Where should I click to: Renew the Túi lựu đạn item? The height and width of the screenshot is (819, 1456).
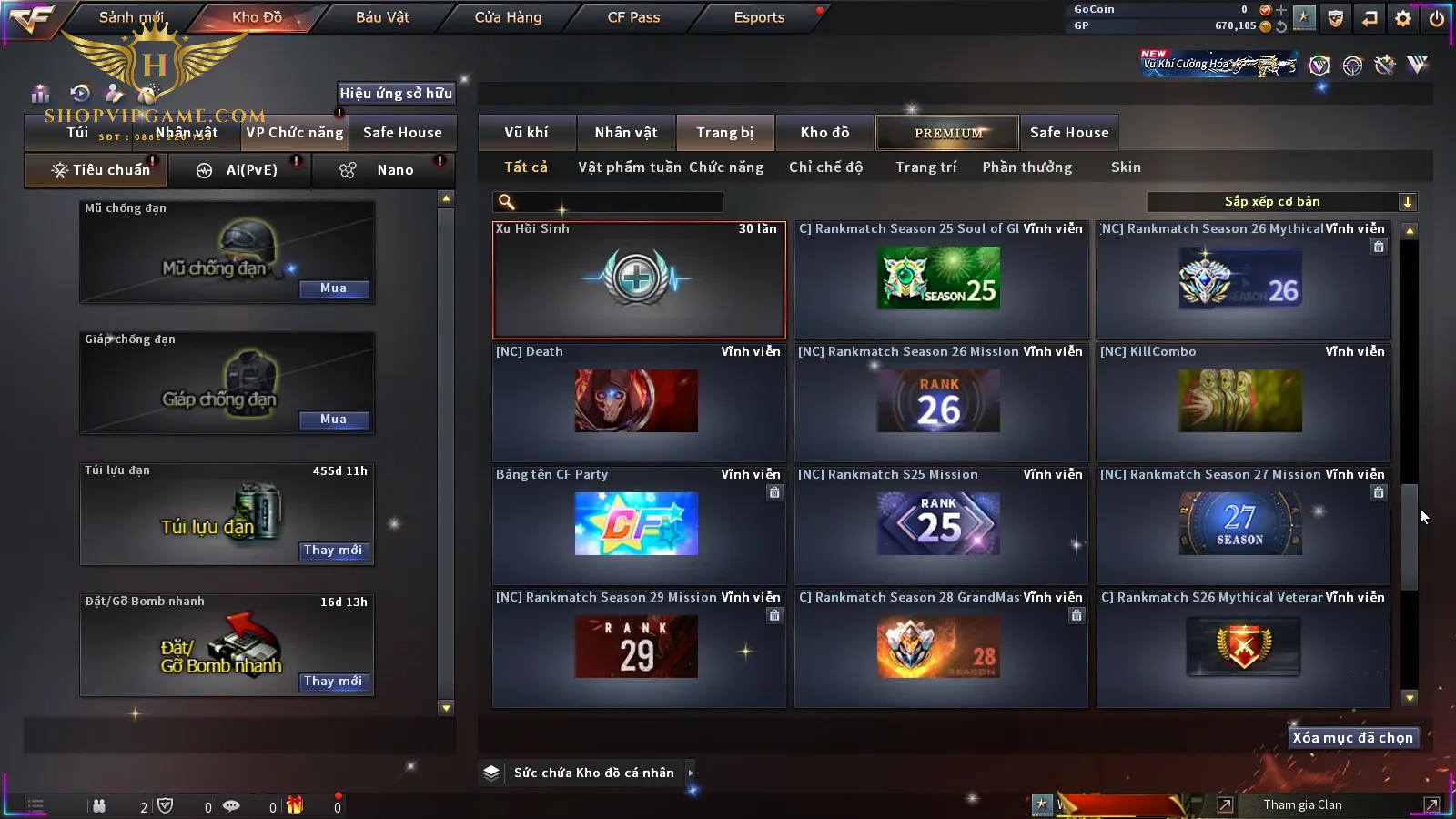[x=333, y=551]
